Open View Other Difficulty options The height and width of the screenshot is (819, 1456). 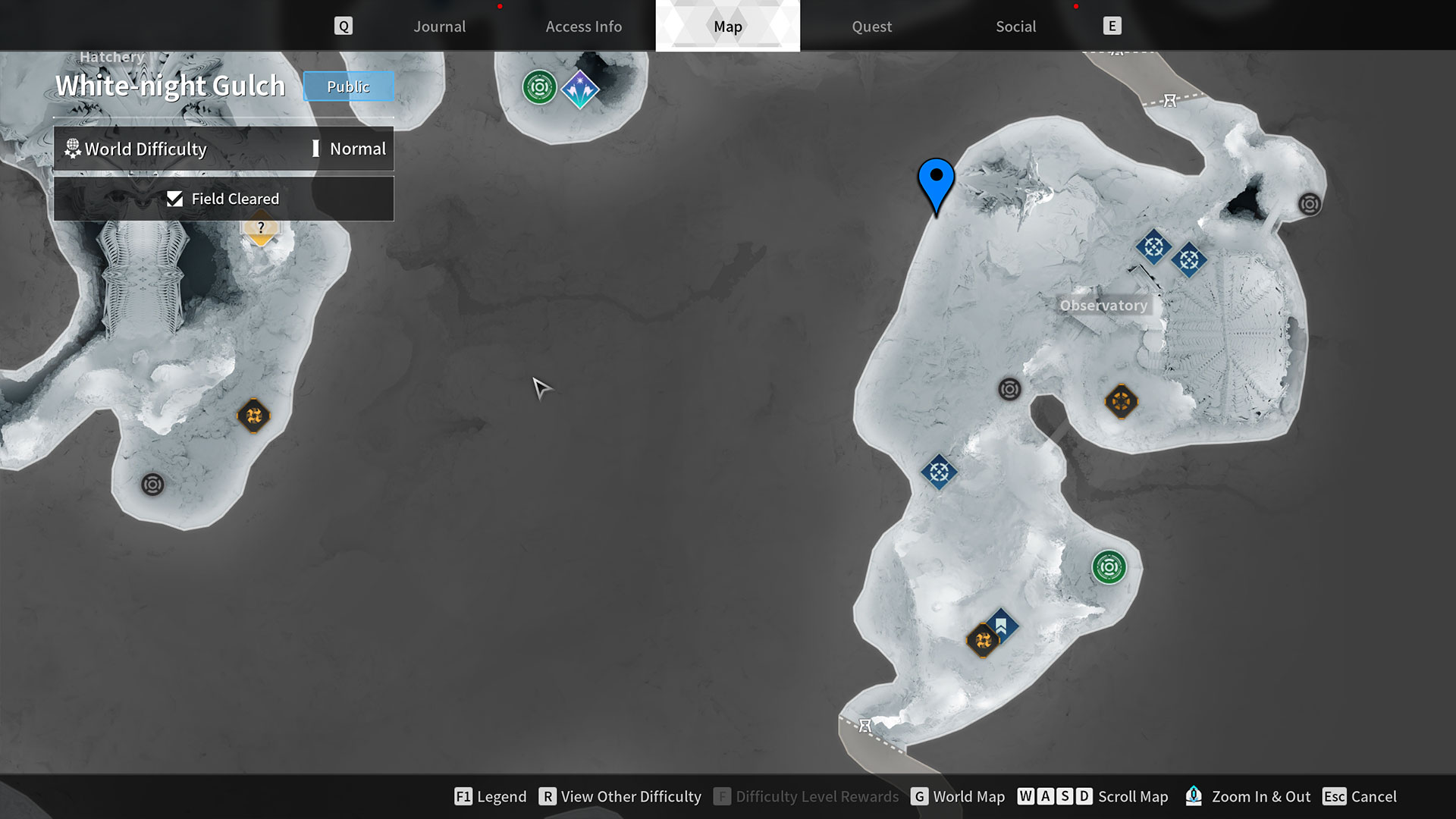(630, 796)
